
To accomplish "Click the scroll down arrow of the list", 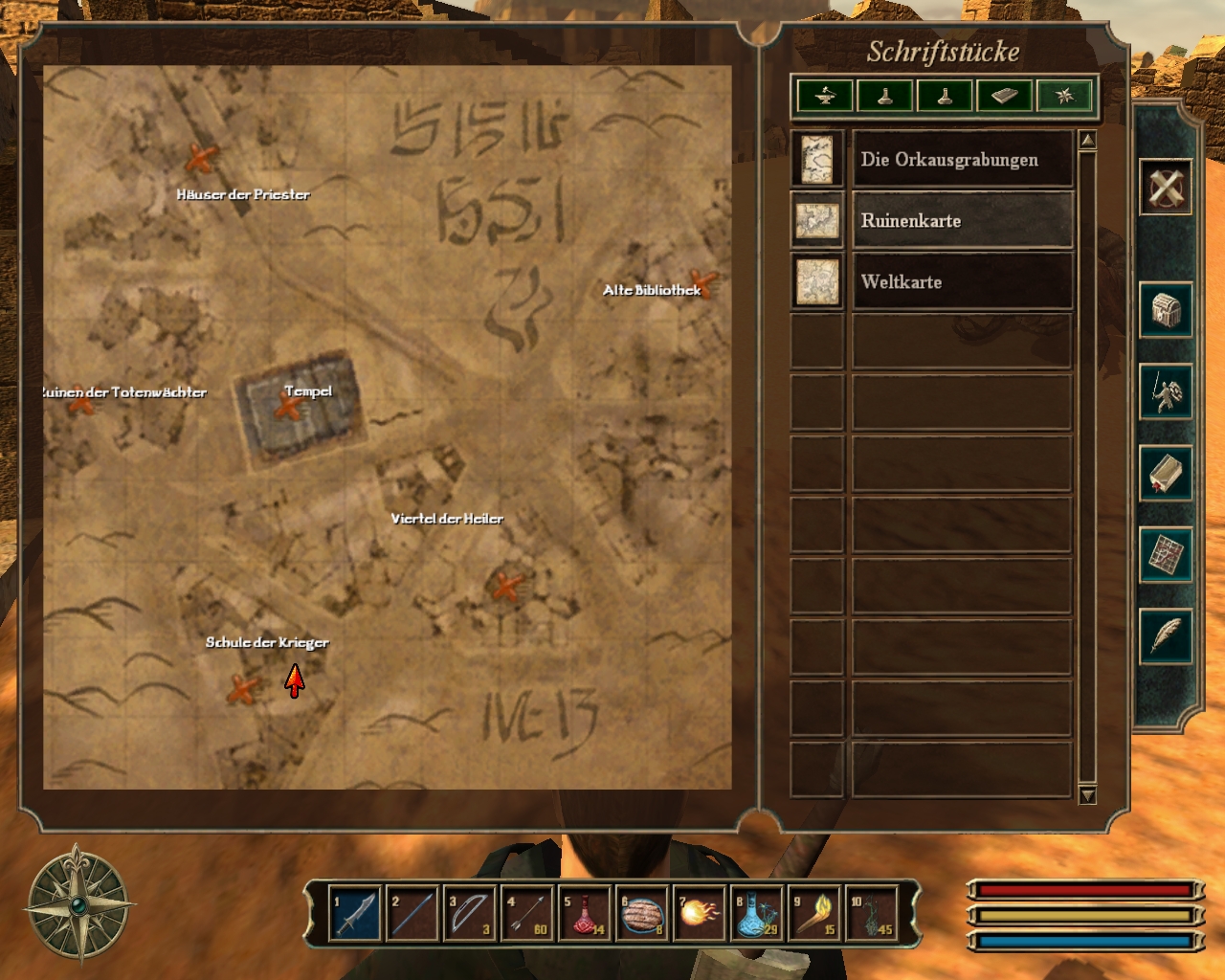I will [x=1087, y=794].
